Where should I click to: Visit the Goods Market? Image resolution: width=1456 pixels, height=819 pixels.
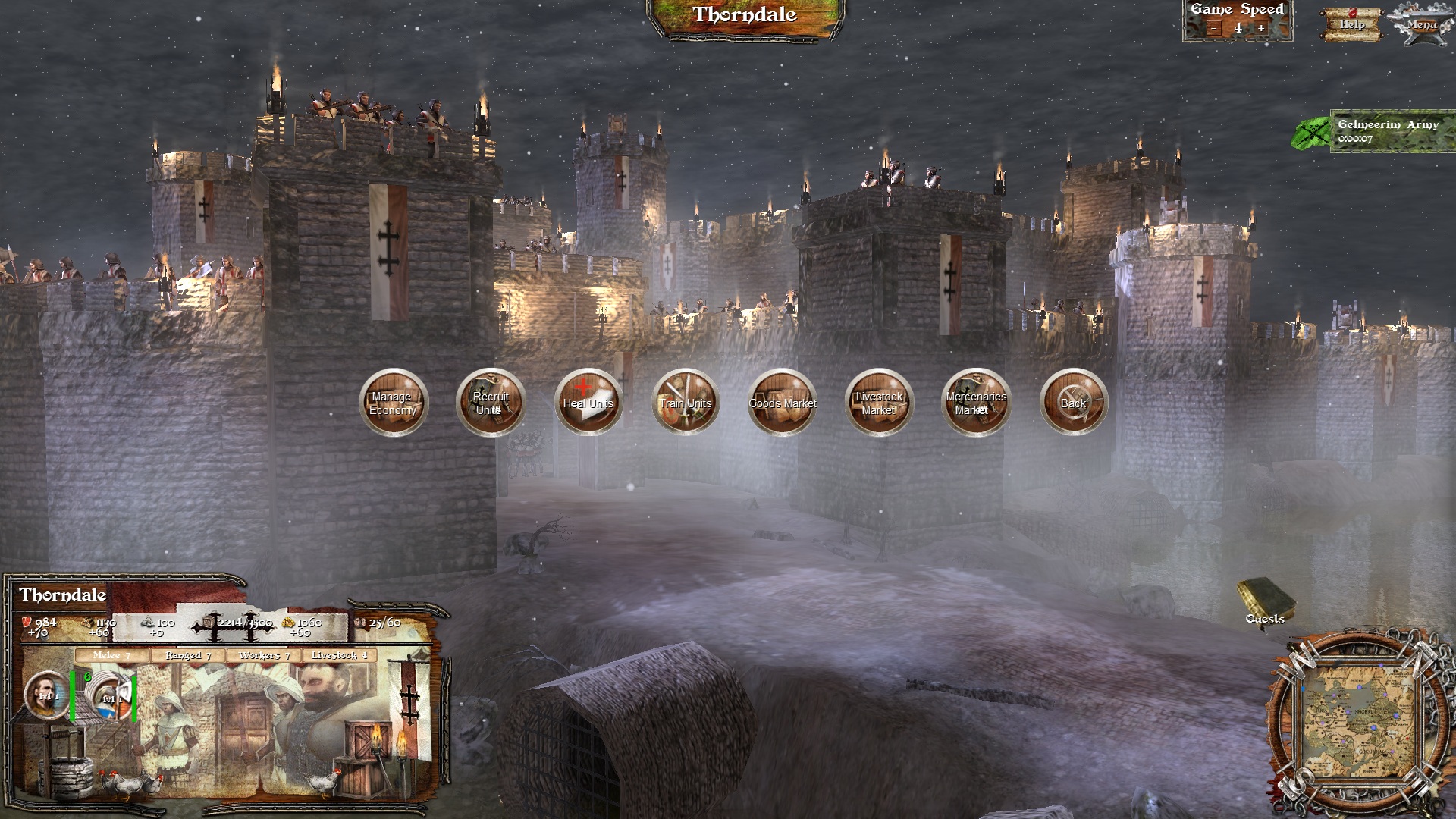pyautogui.click(x=782, y=403)
